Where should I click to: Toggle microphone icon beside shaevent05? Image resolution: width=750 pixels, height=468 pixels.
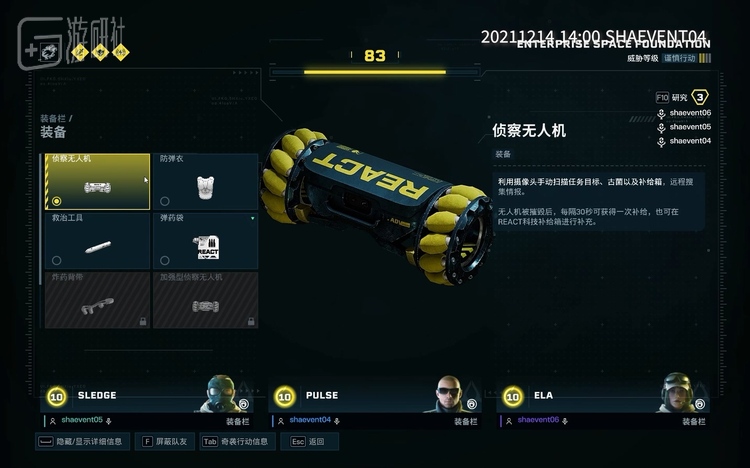click(x=661, y=127)
